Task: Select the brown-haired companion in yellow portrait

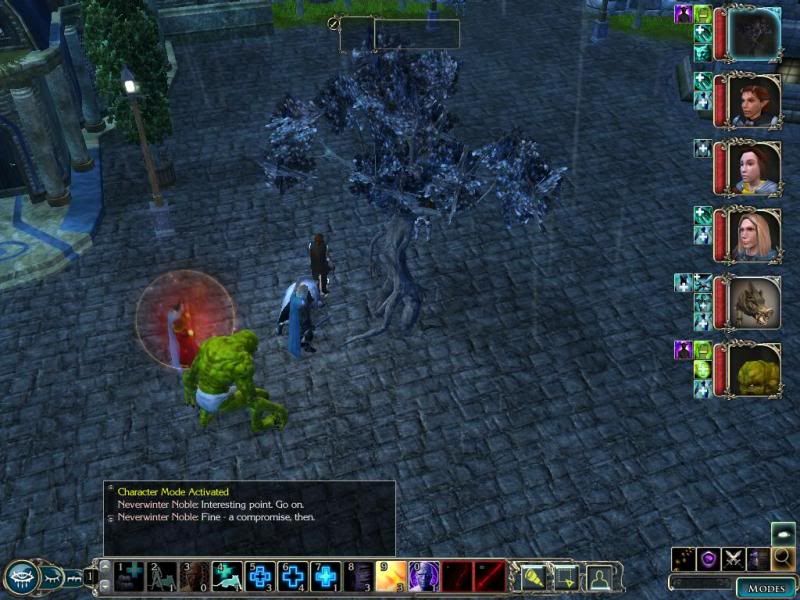Action: coord(754,167)
